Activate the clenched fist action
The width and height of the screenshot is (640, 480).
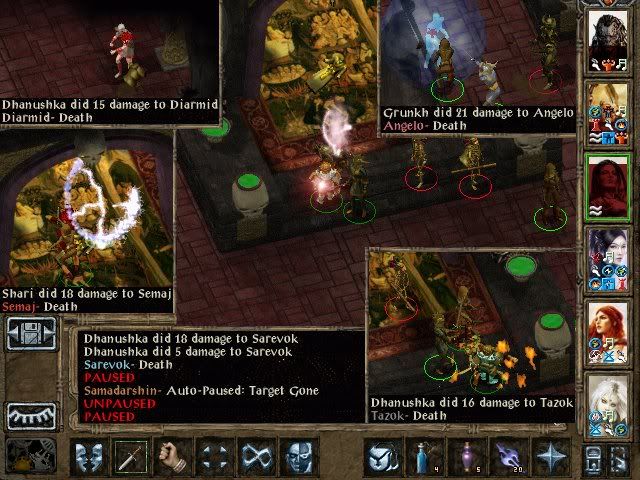point(173,457)
